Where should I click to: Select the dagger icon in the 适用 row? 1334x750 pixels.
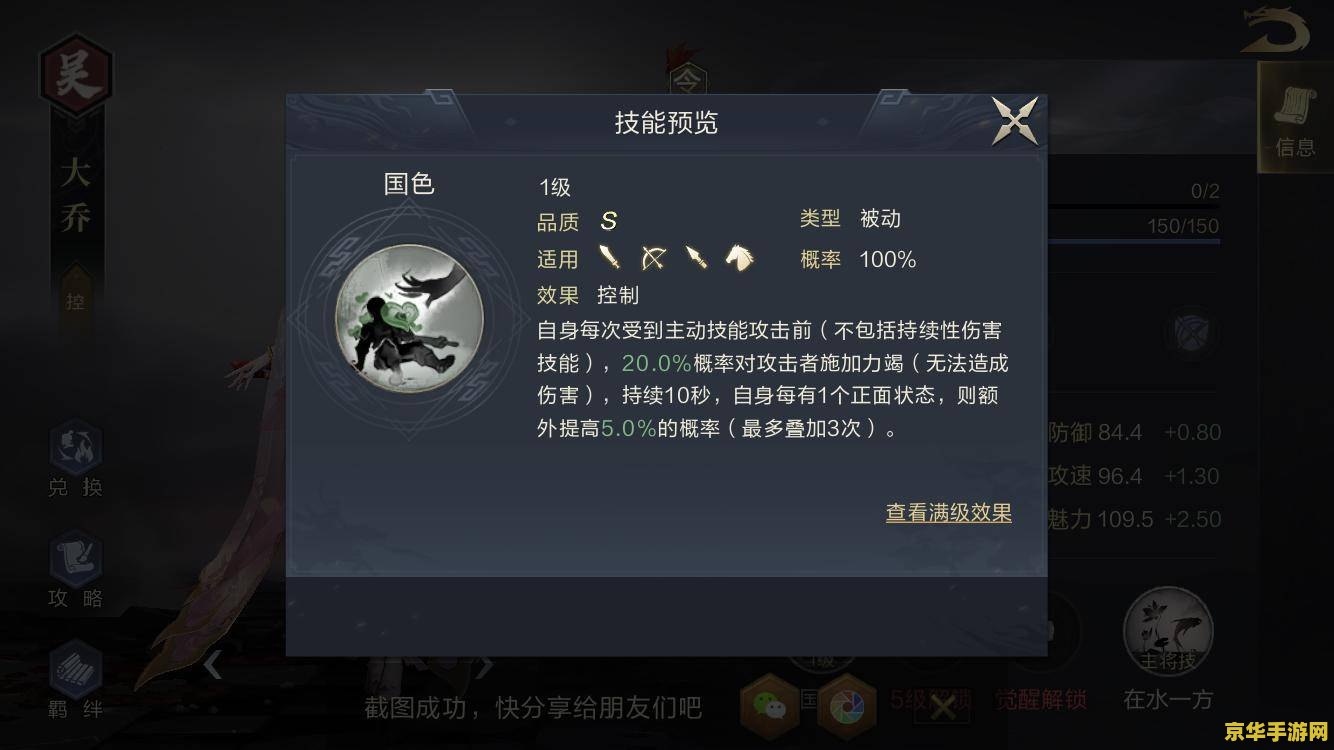point(697,258)
